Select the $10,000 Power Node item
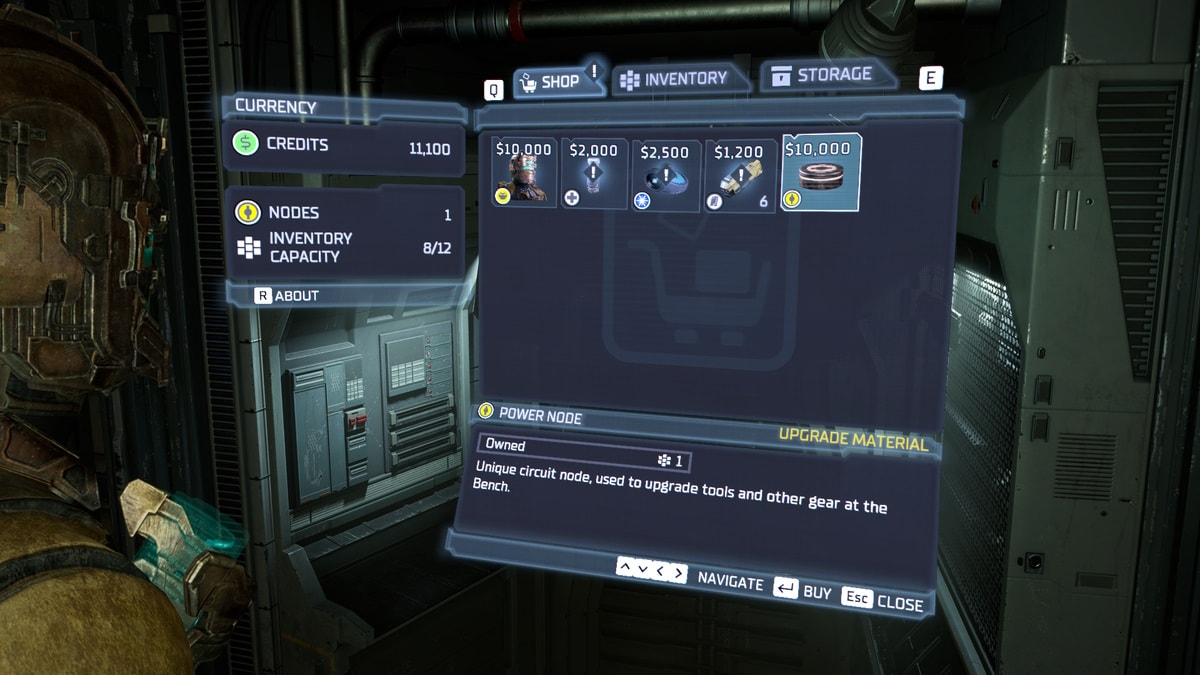 pos(820,172)
